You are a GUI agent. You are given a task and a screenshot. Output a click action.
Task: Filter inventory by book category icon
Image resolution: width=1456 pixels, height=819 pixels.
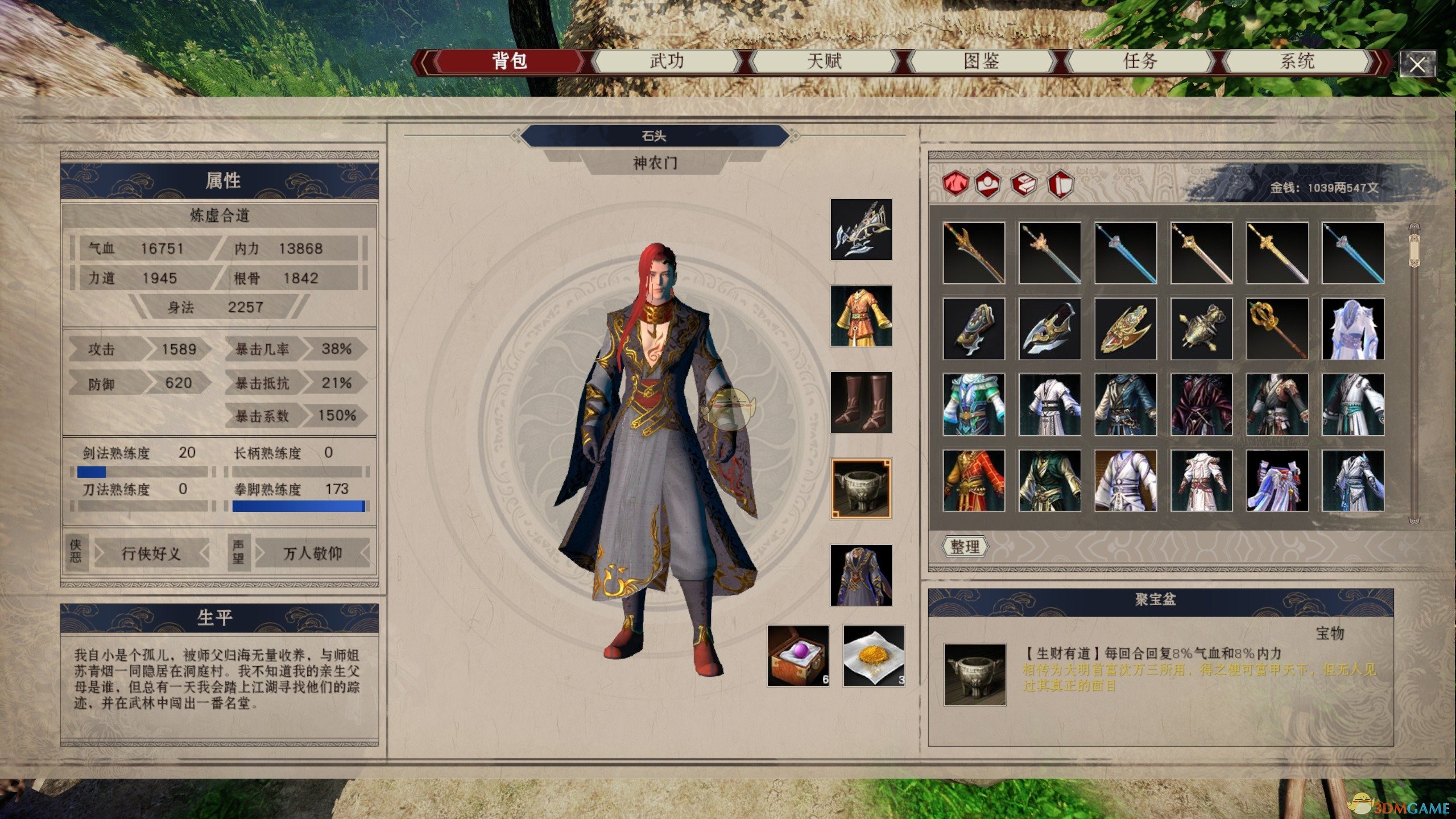click(x=1024, y=184)
